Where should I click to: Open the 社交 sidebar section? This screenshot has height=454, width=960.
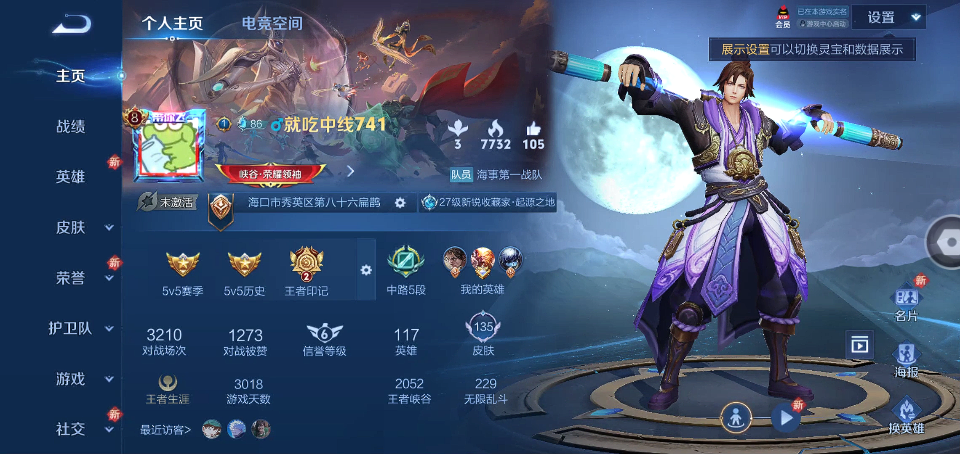(72, 429)
